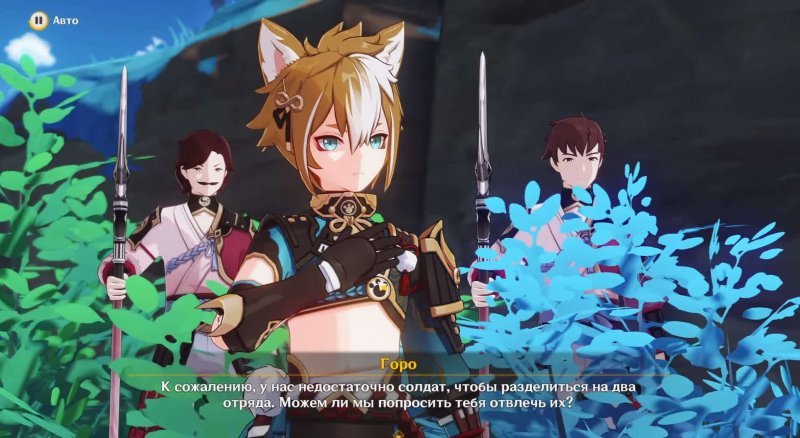This screenshot has height=438, width=800.
Task: Toggle the Авто auto-play dialogue button
Action: (x=38, y=19)
